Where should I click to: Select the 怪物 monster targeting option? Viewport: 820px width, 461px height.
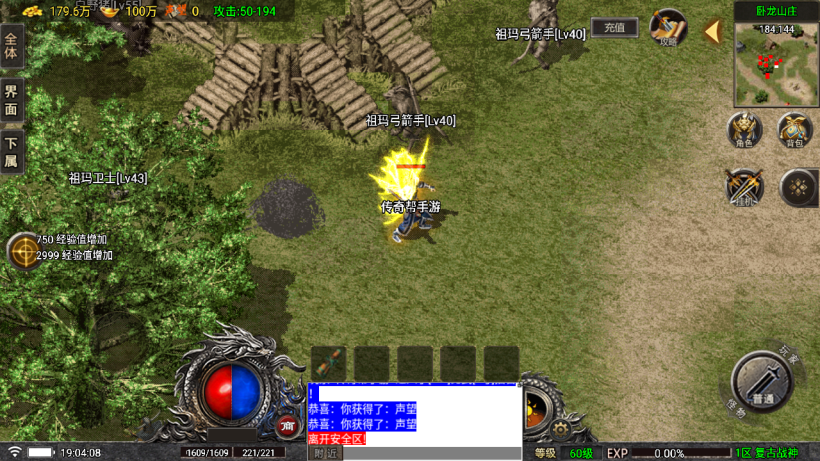735,410
